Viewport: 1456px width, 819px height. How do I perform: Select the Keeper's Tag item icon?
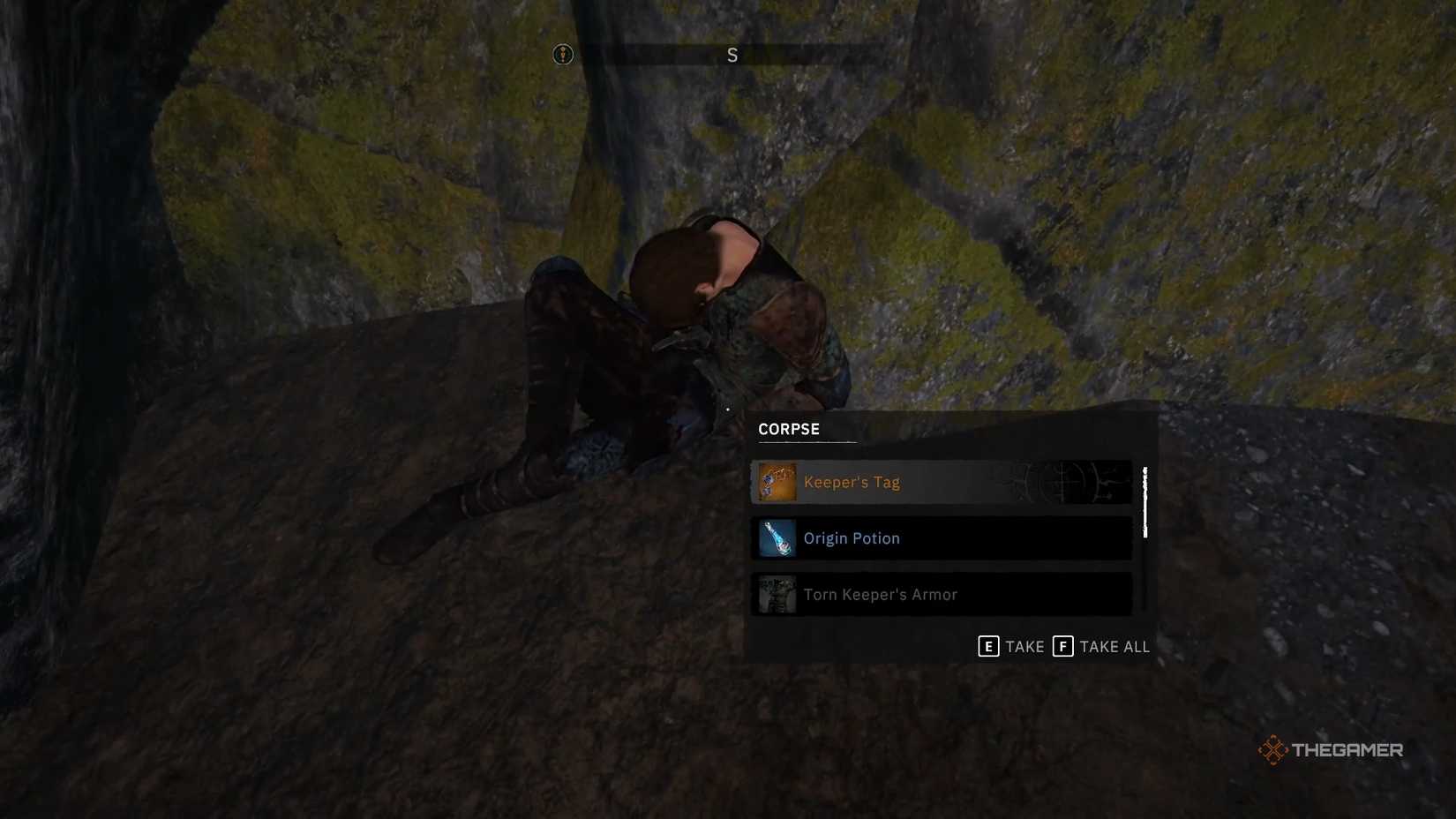[x=777, y=482]
